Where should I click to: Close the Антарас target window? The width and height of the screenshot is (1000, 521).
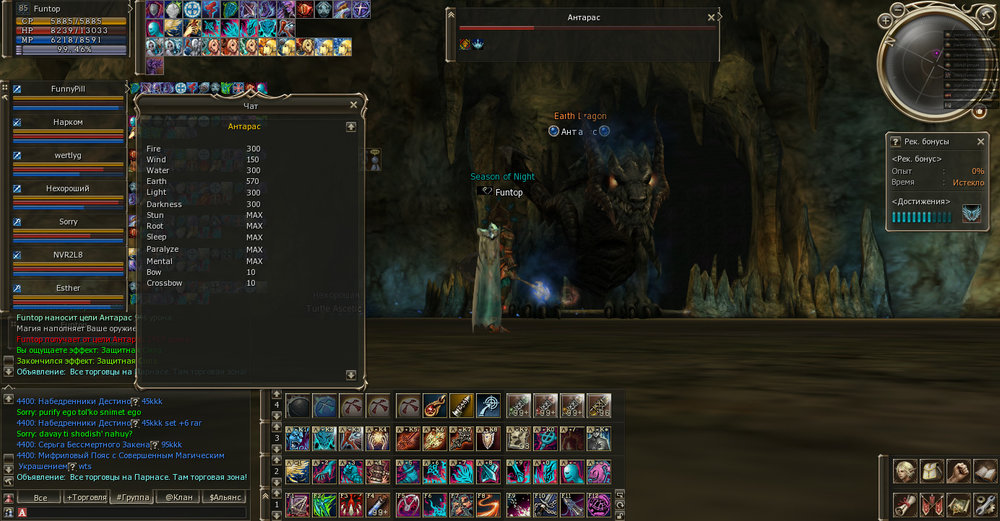click(711, 17)
